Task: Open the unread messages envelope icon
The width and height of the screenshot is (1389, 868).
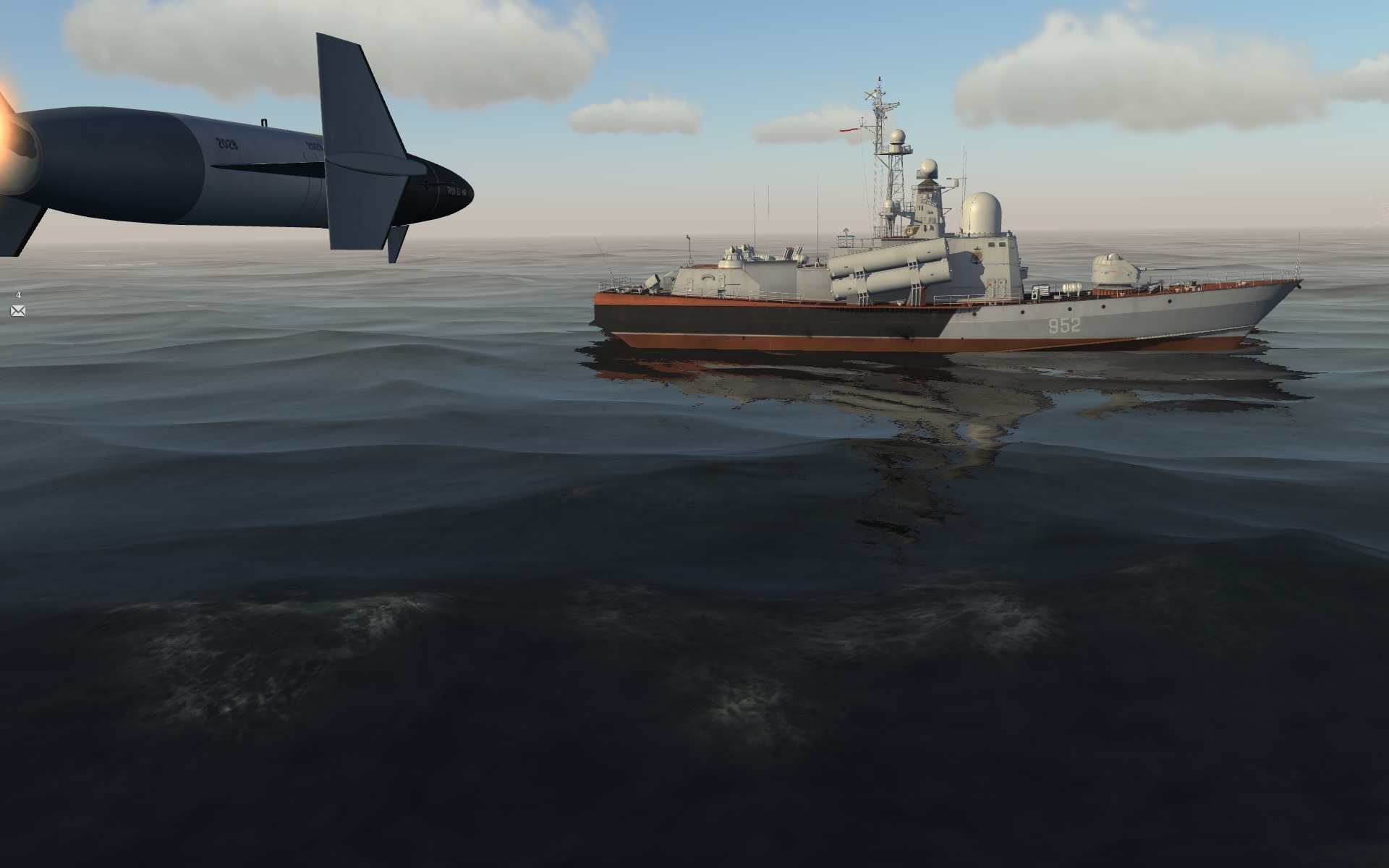Action: point(18,311)
